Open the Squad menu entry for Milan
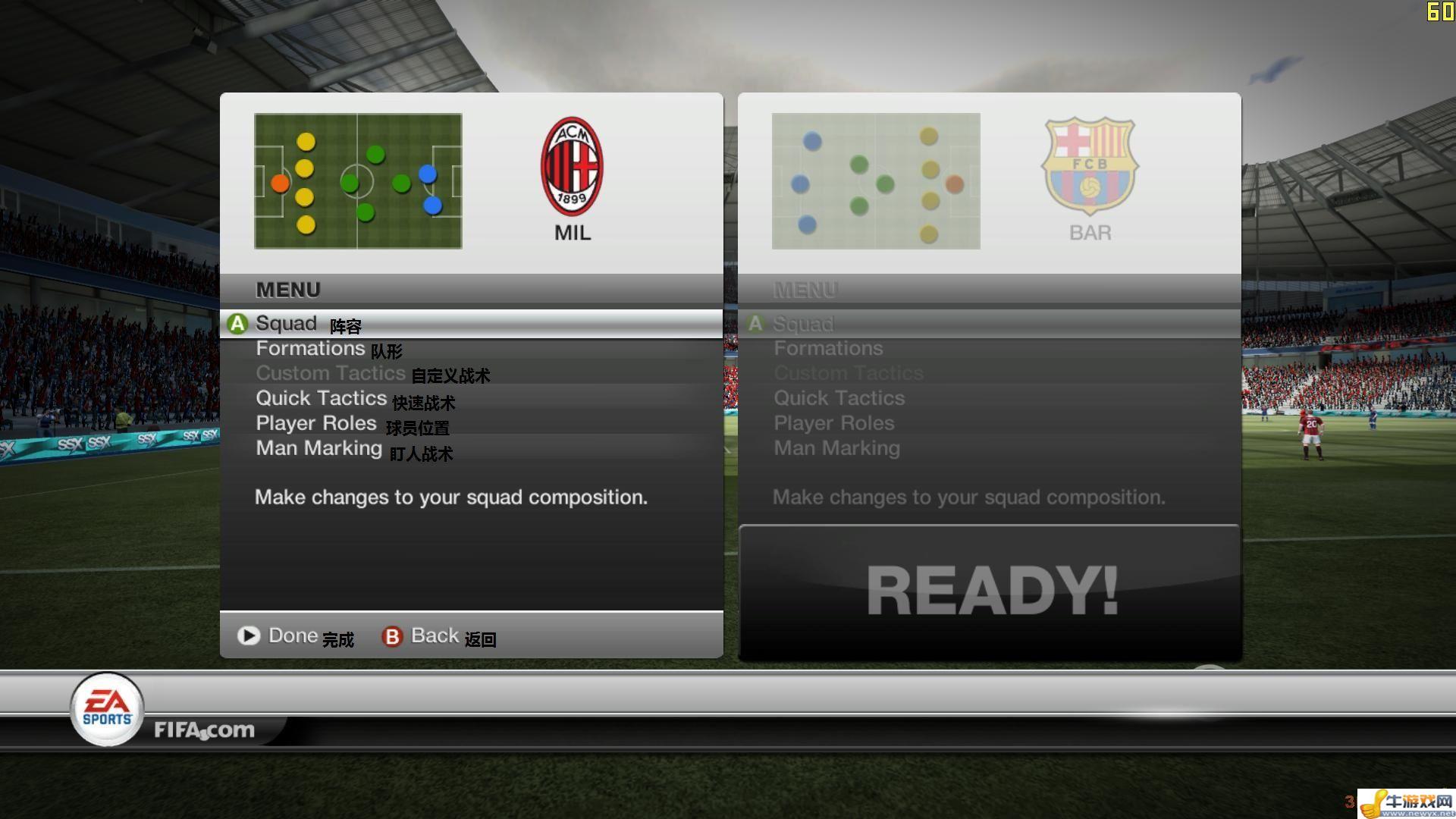The image size is (1456, 819). [287, 324]
